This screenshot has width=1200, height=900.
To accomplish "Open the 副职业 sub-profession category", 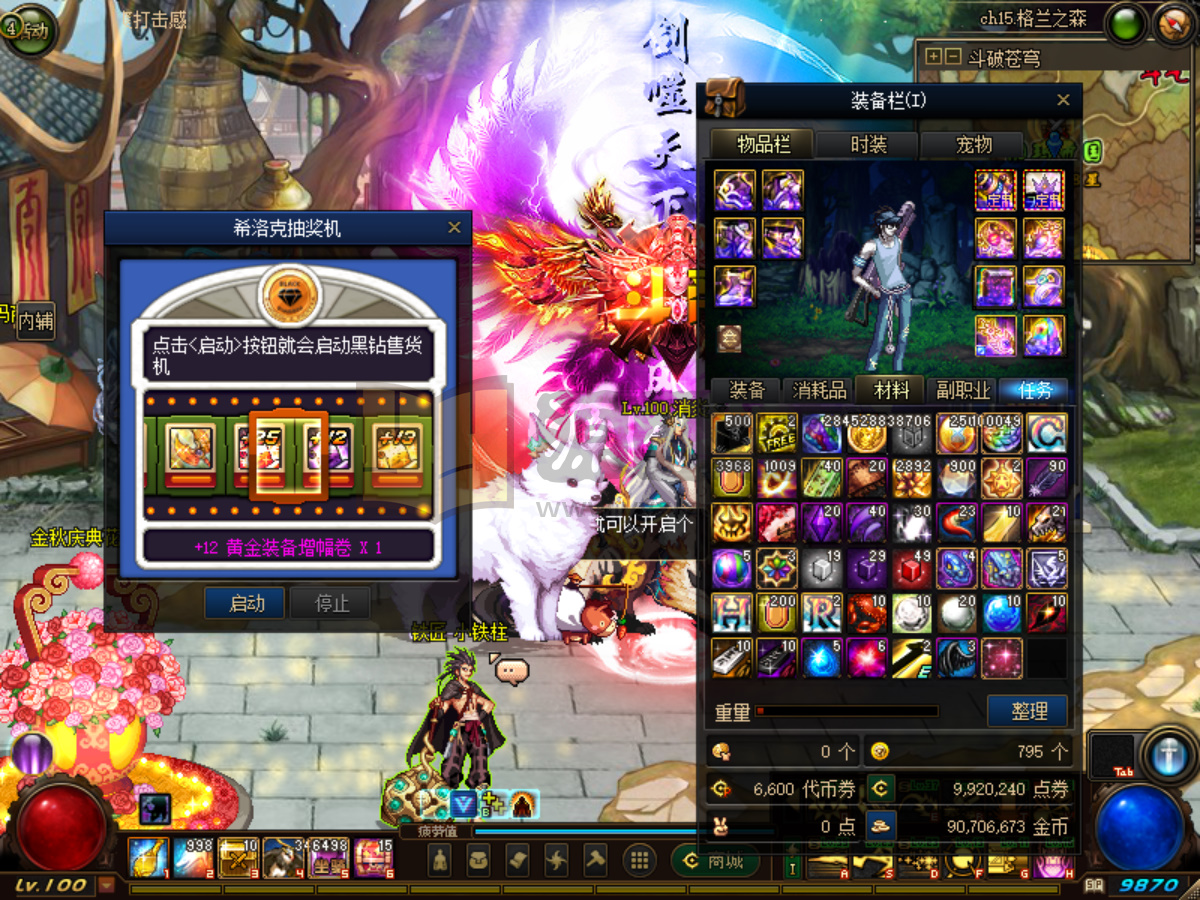I will [x=963, y=390].
